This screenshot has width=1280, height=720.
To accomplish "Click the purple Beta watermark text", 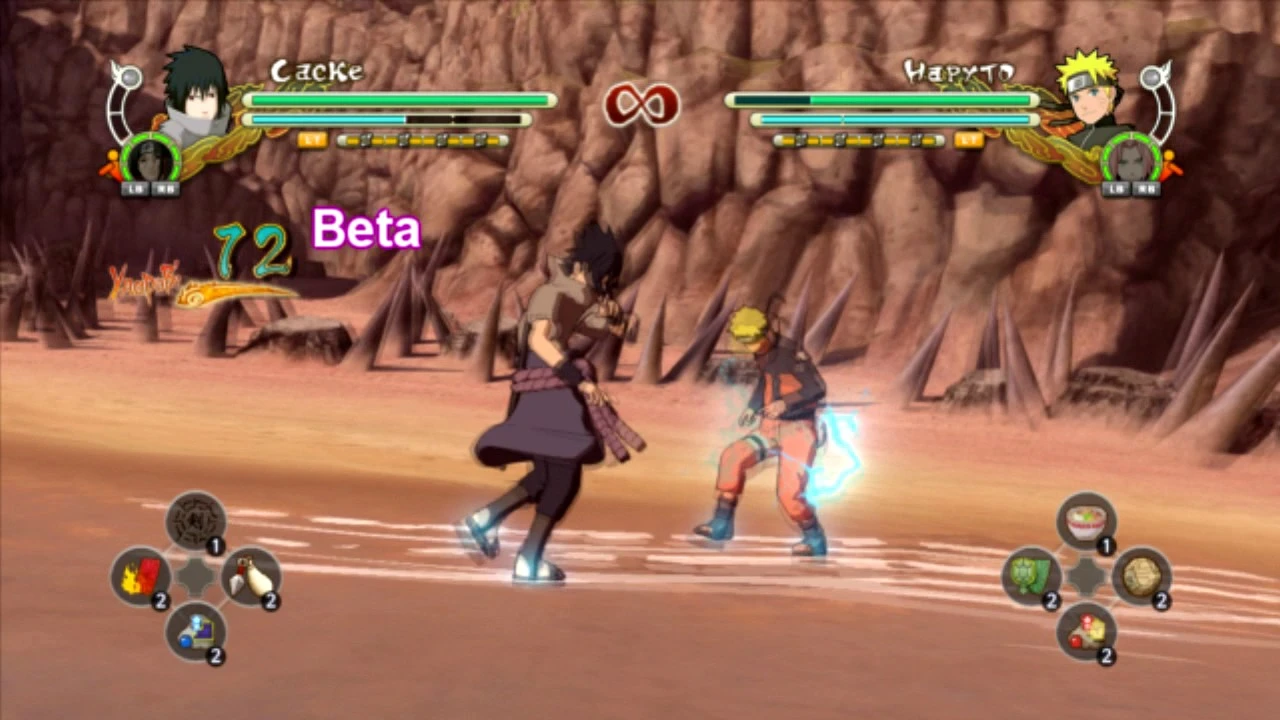I will tap(366, 229).
